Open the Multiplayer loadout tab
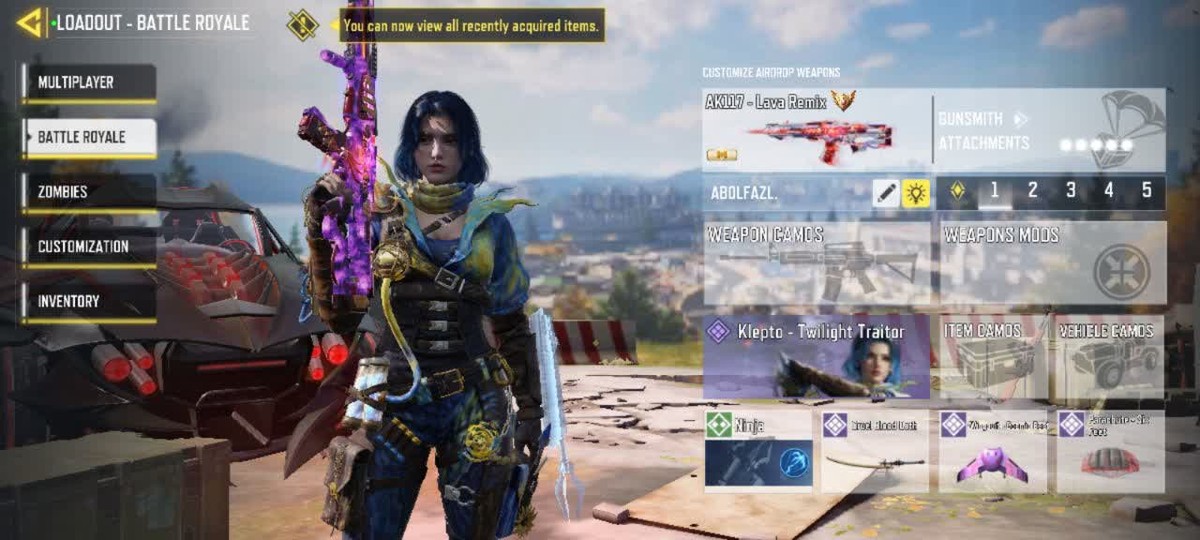1200x540 pixels. click(x=90, y=83)
